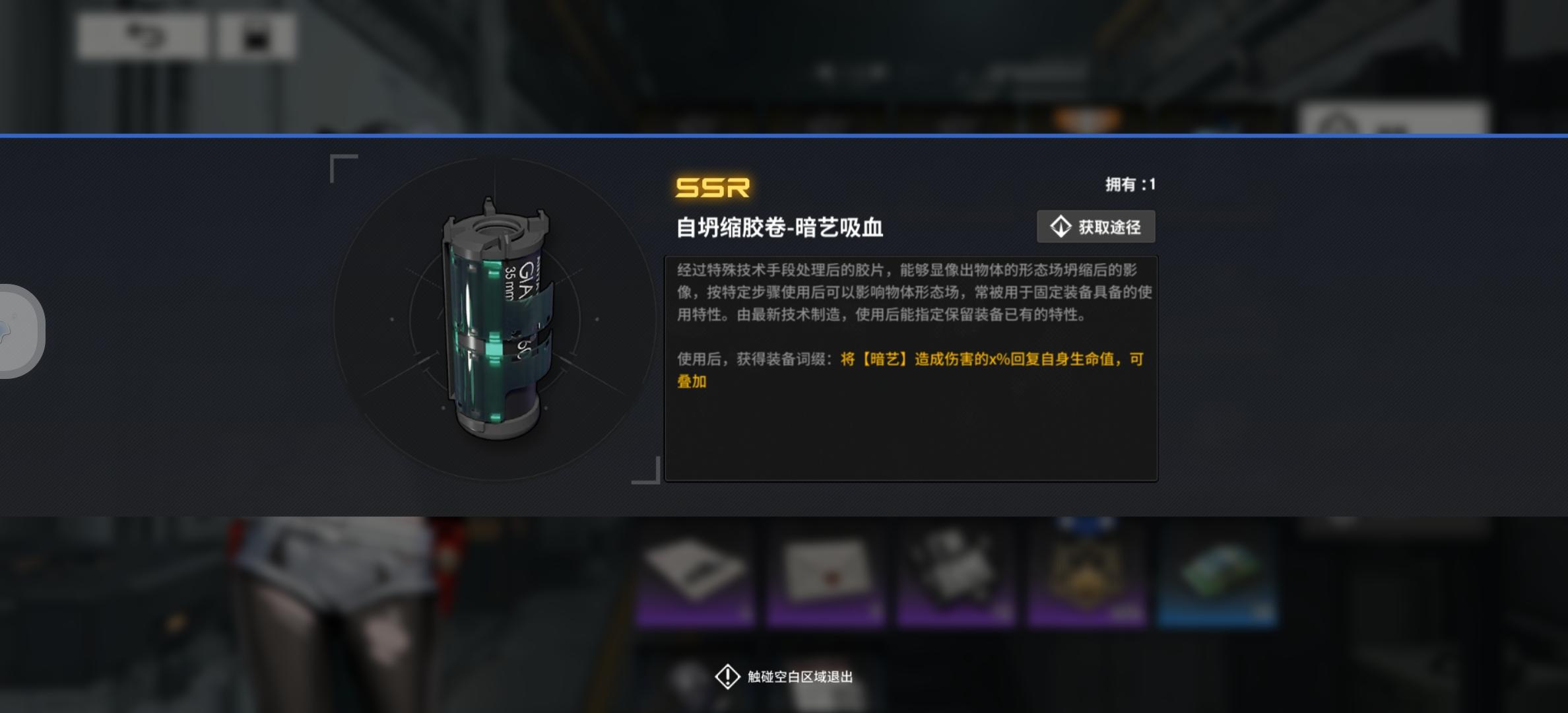Screen dimensions: 1568x713
Task: Select the golden SSR rarity icon label
Action: tap(713, 188)
